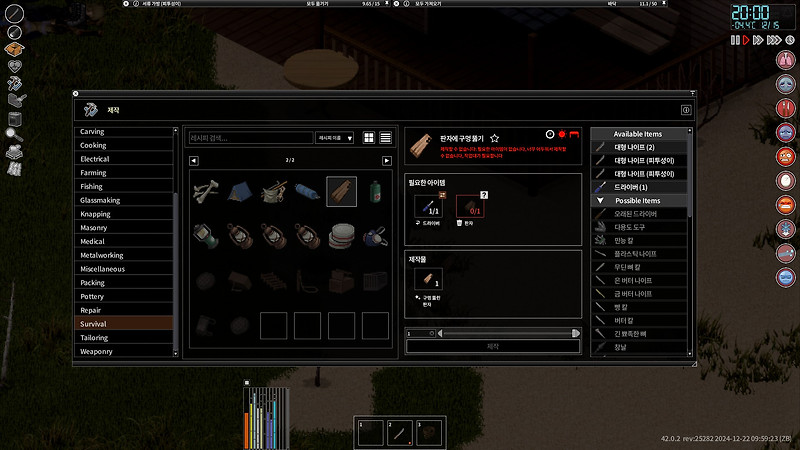Choose the Tailoring category
800x450 pixels.
pyautogui.click(x=95, y=337)
